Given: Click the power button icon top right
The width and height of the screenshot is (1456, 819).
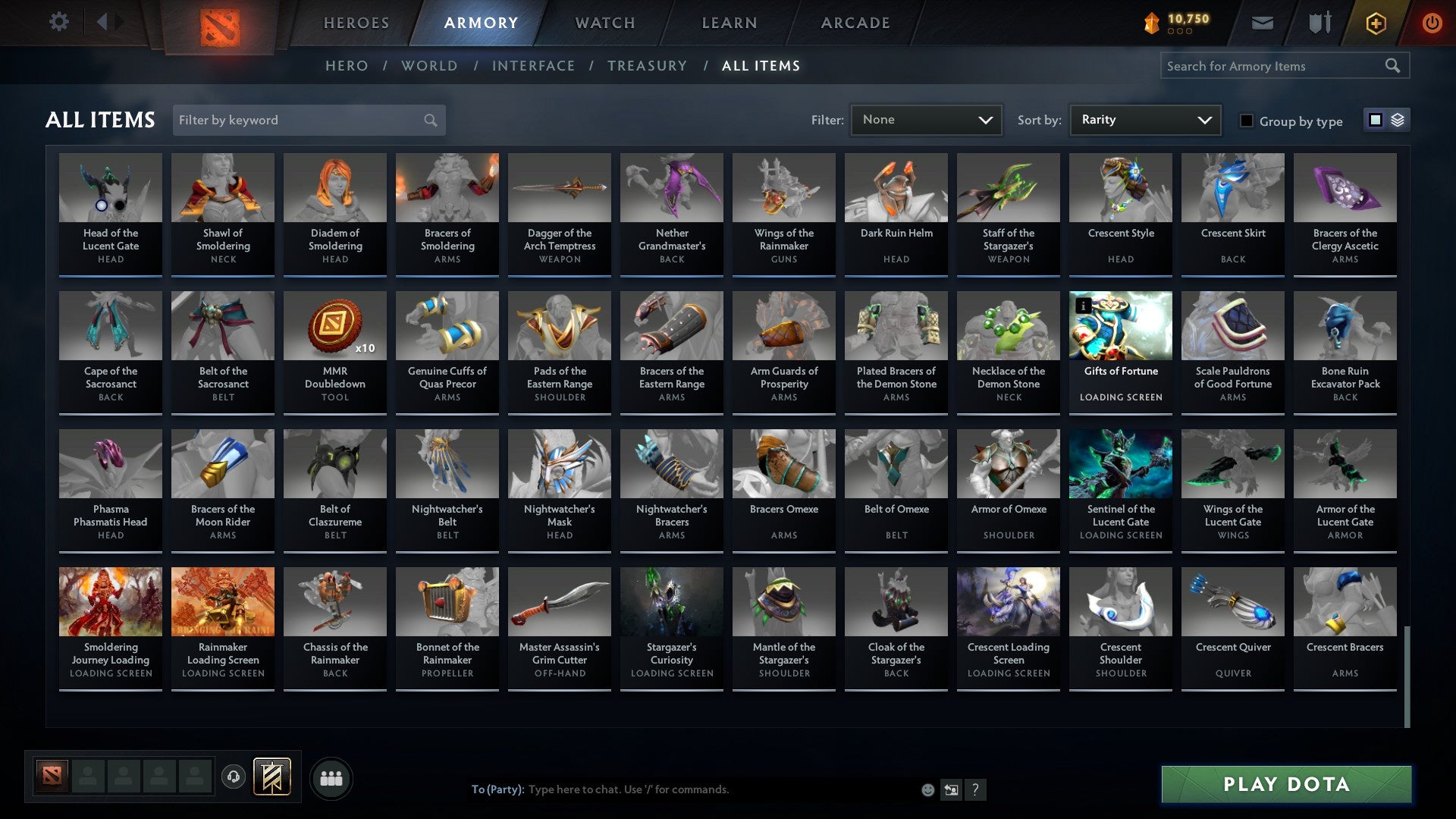Looking at the screenshot, I should 1432,23.
